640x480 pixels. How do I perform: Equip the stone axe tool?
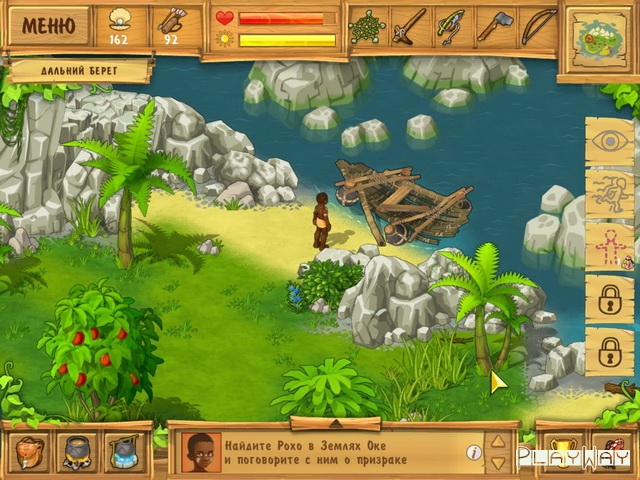point(495,26)
